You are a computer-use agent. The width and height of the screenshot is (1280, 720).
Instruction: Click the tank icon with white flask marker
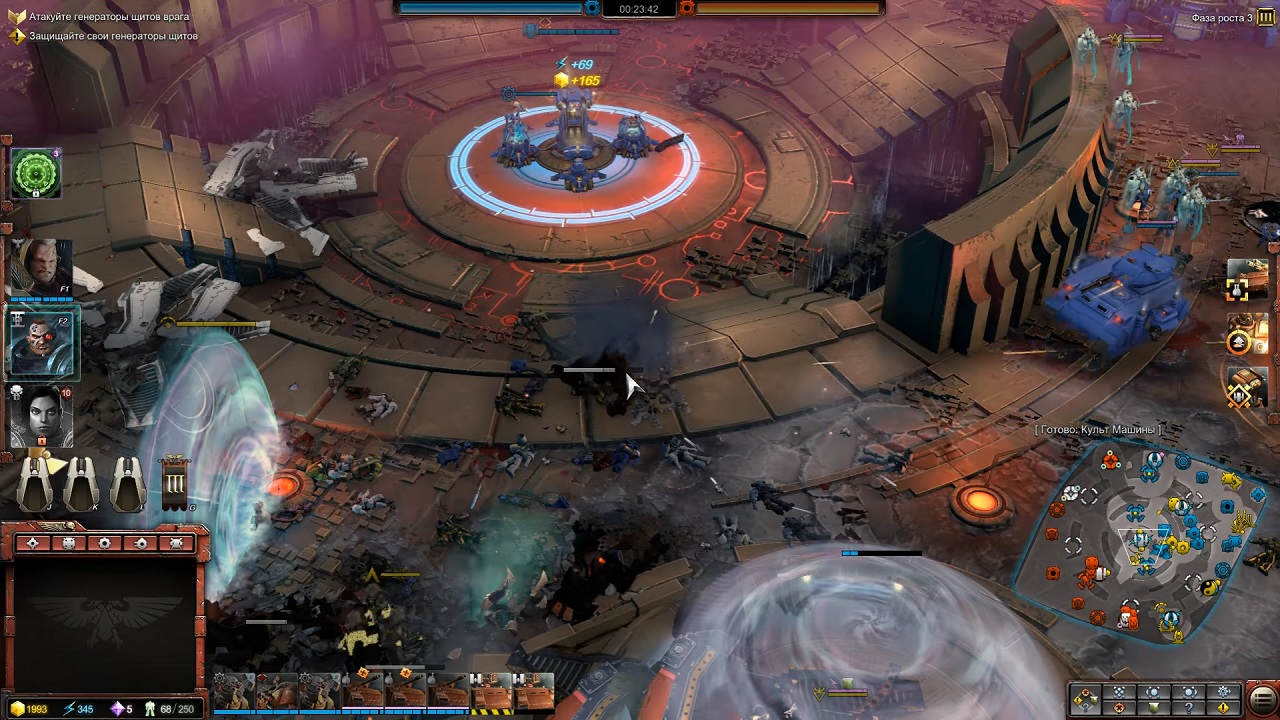[x=1246, y=278]
